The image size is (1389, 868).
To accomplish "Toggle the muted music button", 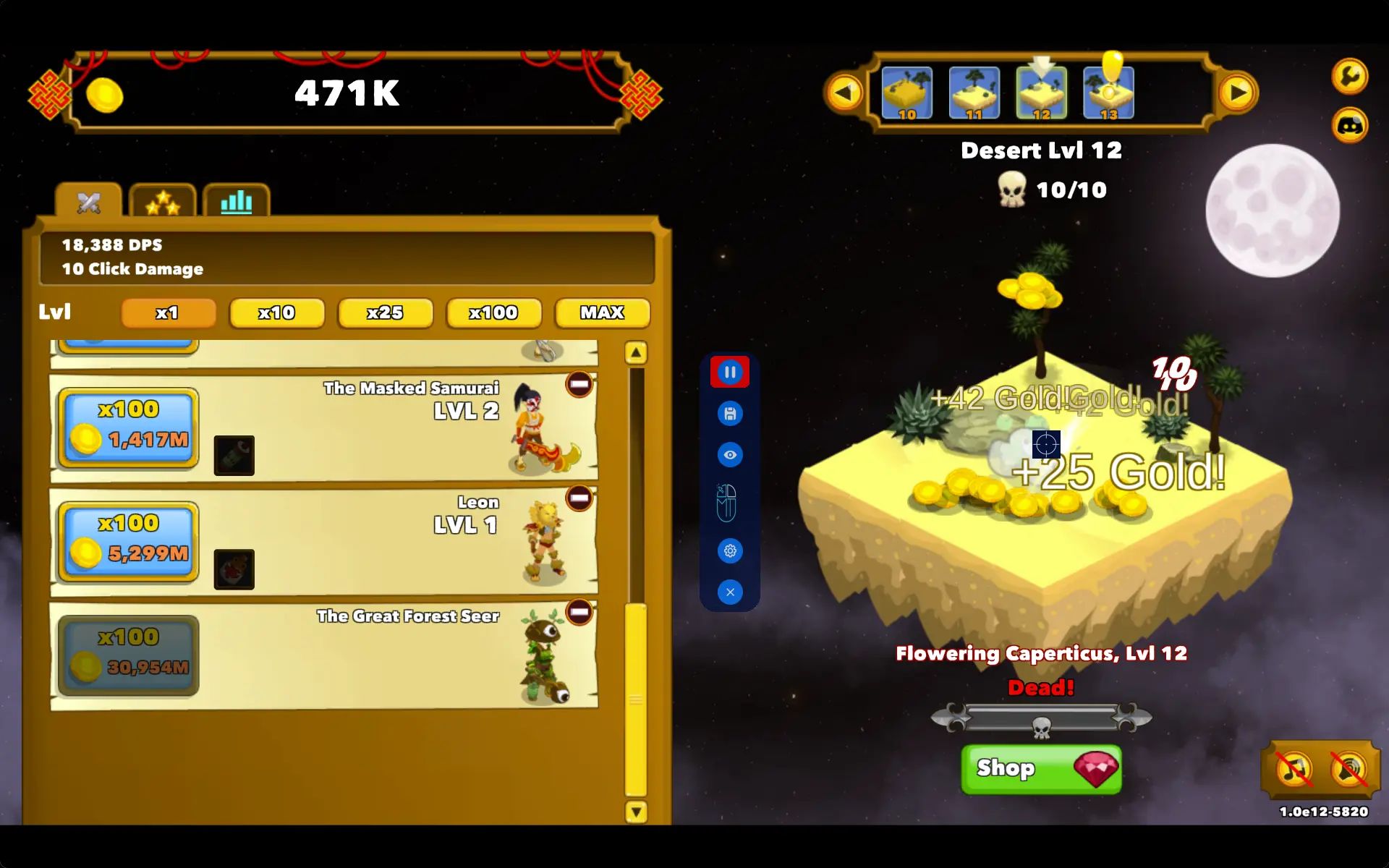I will click(x=1294, y=769).
